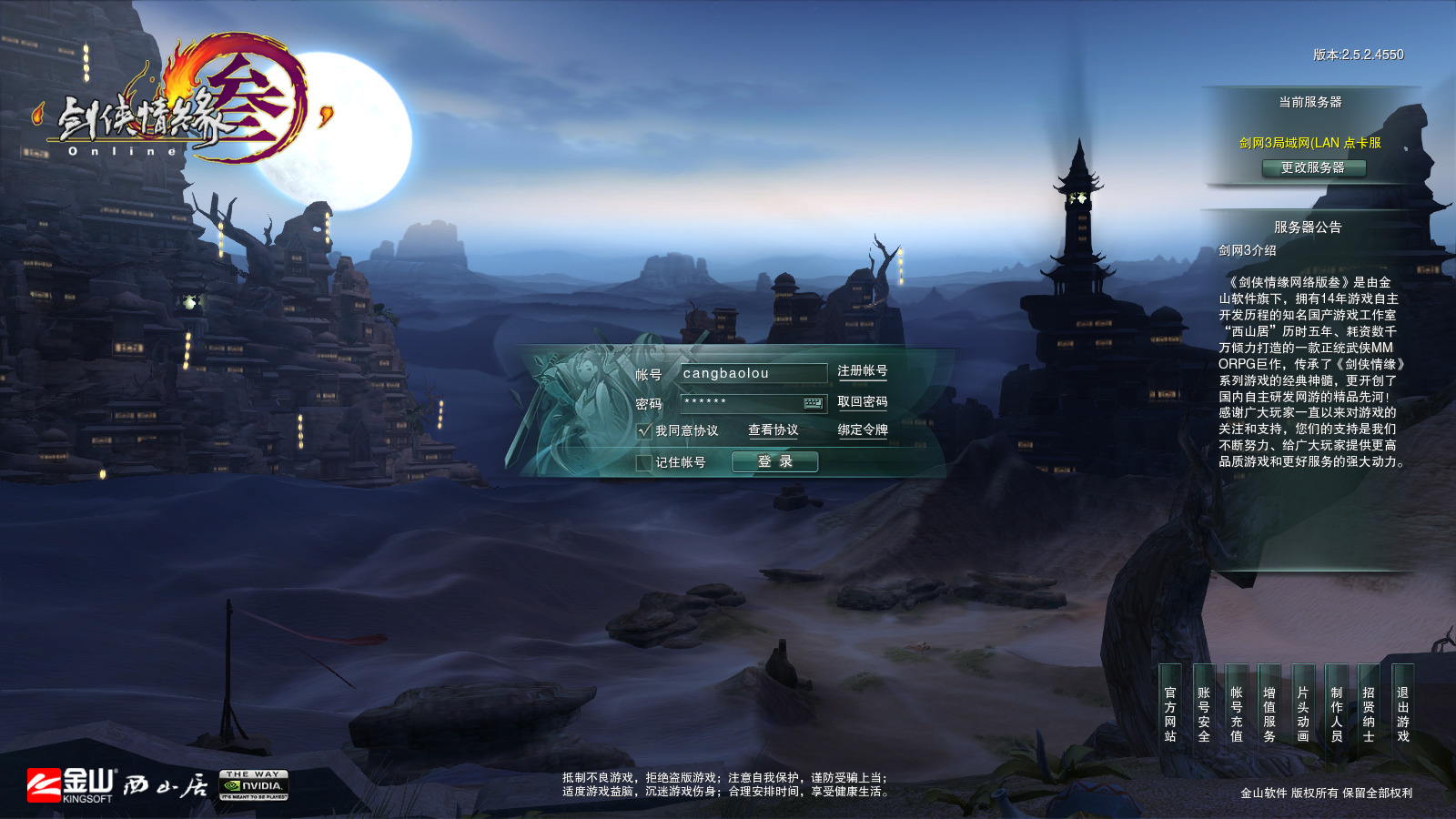This screenshot has width=1456, height=819.
Task: Enable the 记住帐号 remember account checkbox
Action: tap(644, 462)
